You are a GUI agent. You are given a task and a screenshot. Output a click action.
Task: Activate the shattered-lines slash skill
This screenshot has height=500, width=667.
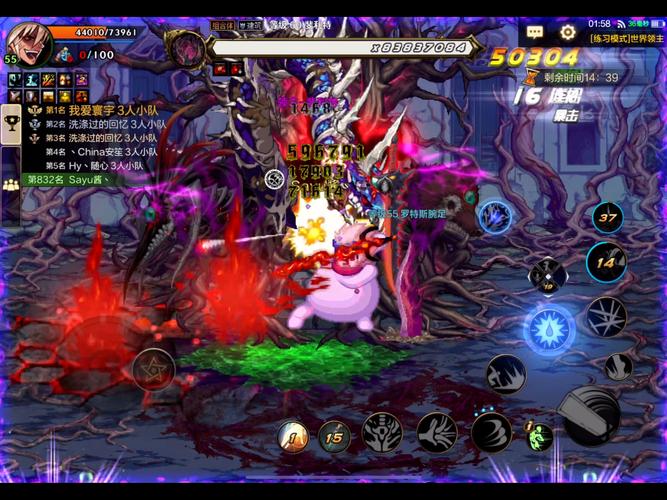[x=606, y=316]
